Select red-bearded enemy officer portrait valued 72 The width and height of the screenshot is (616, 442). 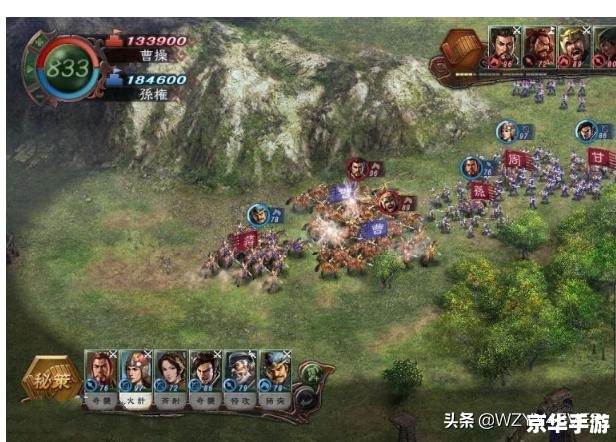pyautogui.click(x=538, y=45)
